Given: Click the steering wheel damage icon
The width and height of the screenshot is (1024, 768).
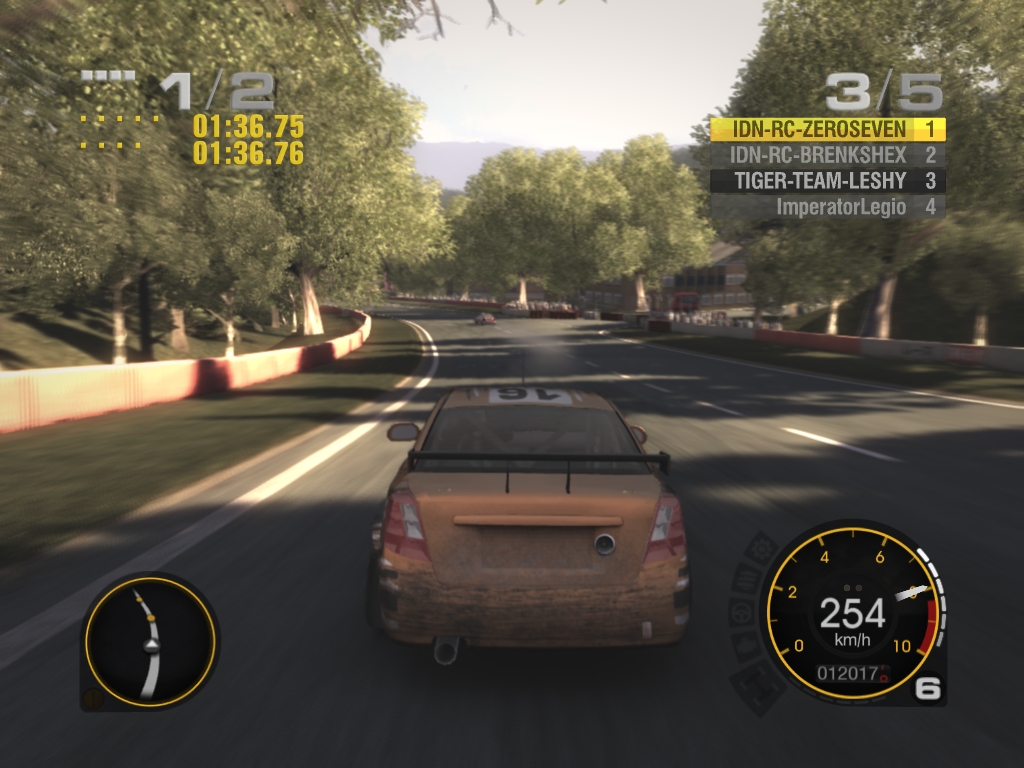Looking at the screenshot, I should (x=742, y=611).
